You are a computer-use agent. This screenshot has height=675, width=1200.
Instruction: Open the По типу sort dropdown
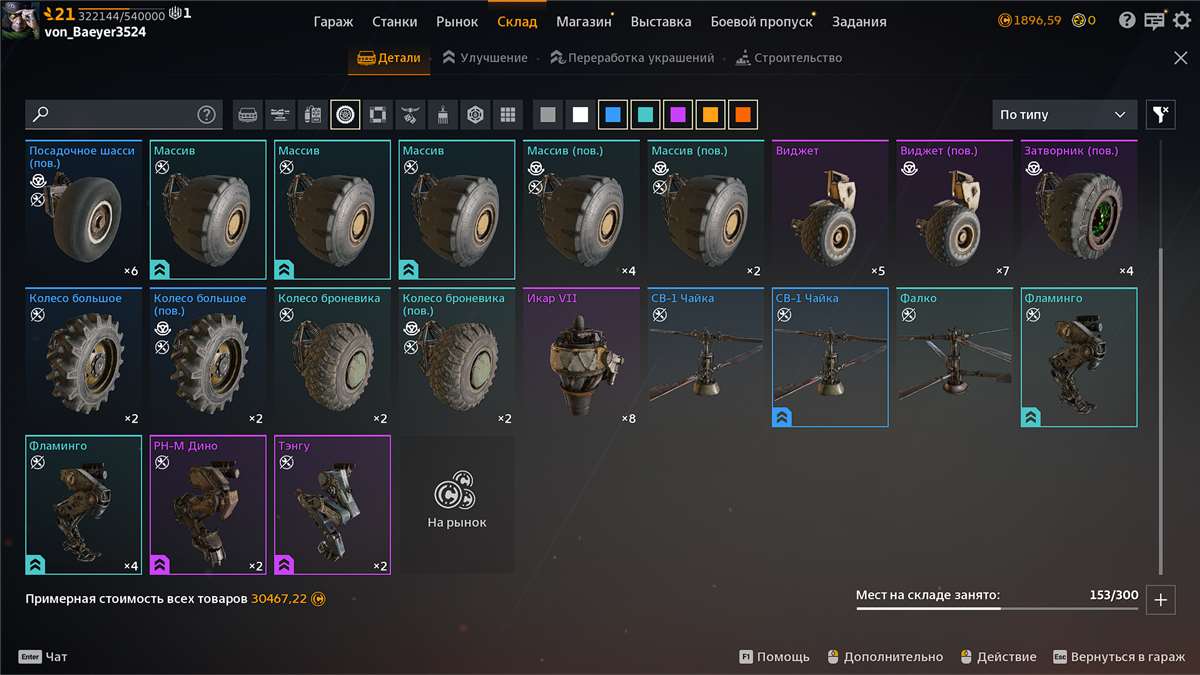pyautogui.click(x=1064, y=115)
